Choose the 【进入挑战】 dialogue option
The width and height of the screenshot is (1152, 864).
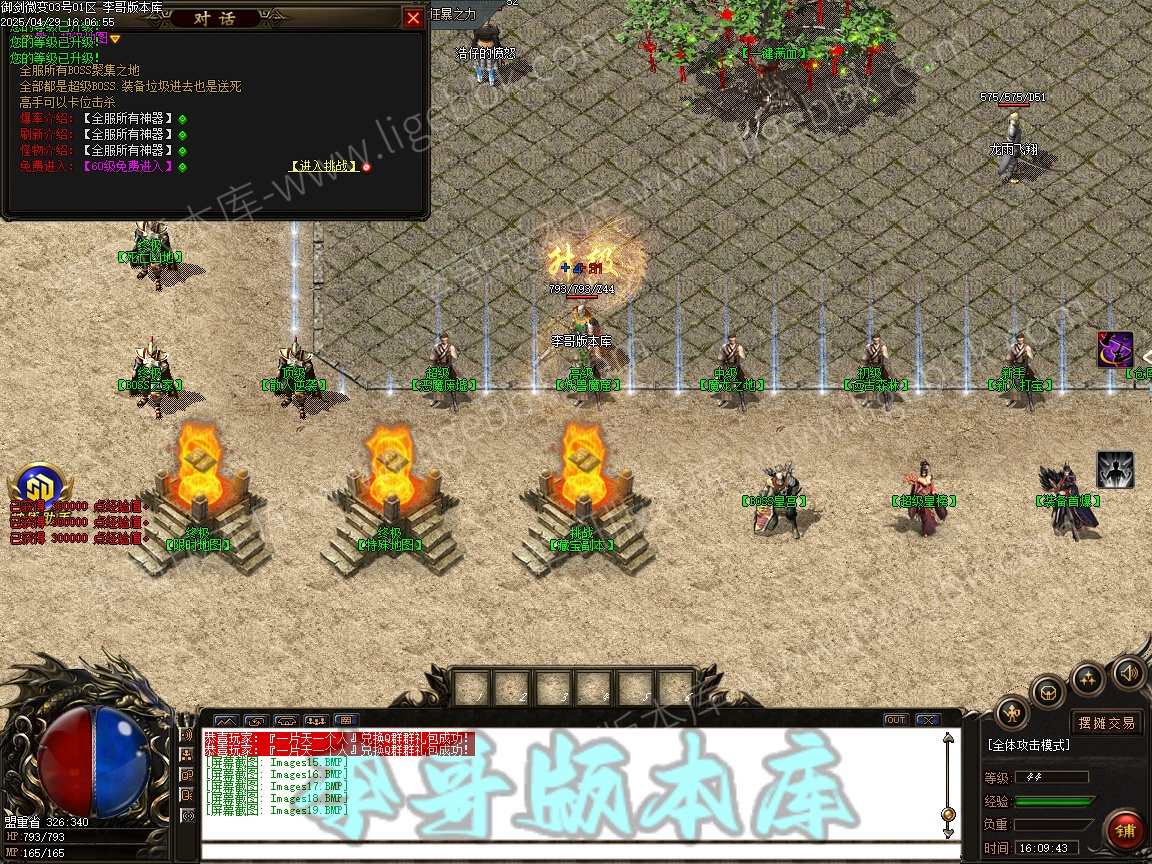(324, 166)
